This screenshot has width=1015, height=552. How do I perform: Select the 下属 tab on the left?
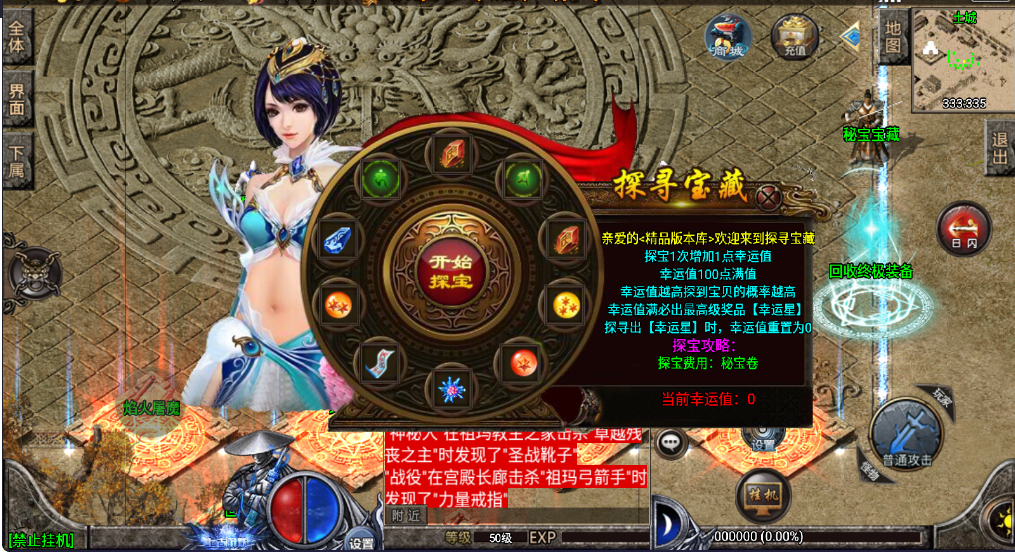click(x=17, y=160)
